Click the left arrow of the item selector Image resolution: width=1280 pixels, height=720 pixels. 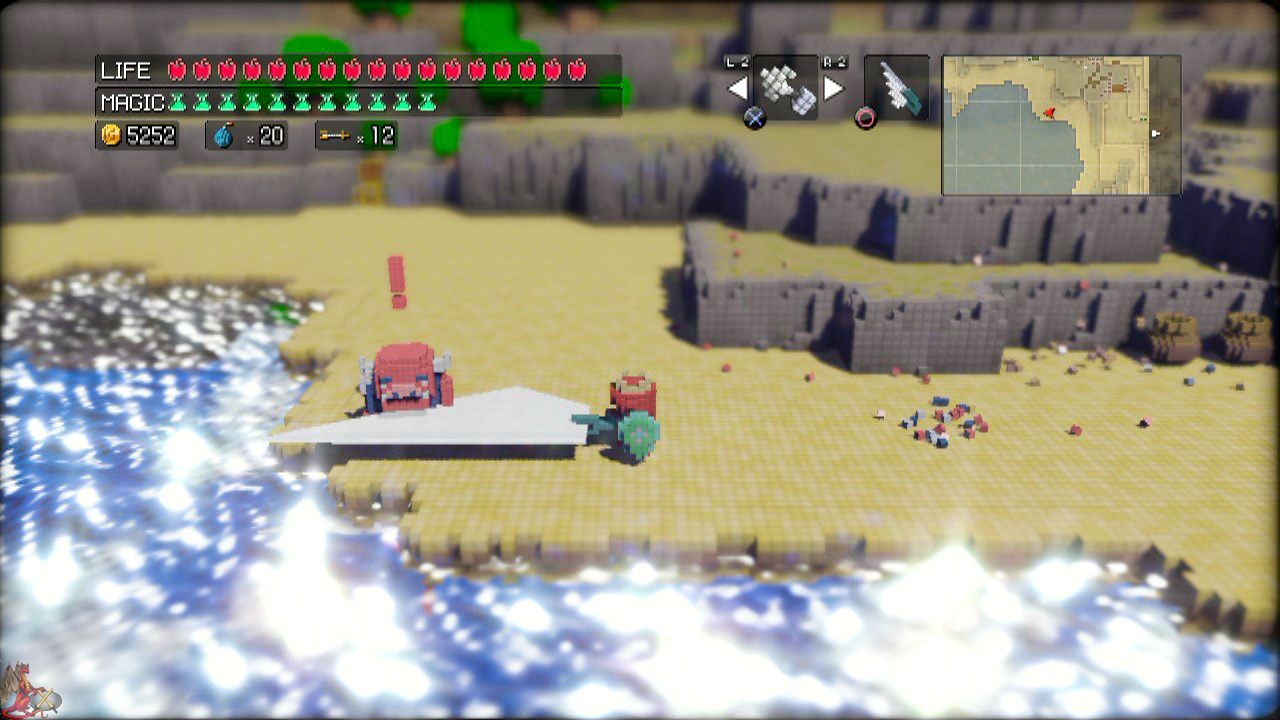737,89
